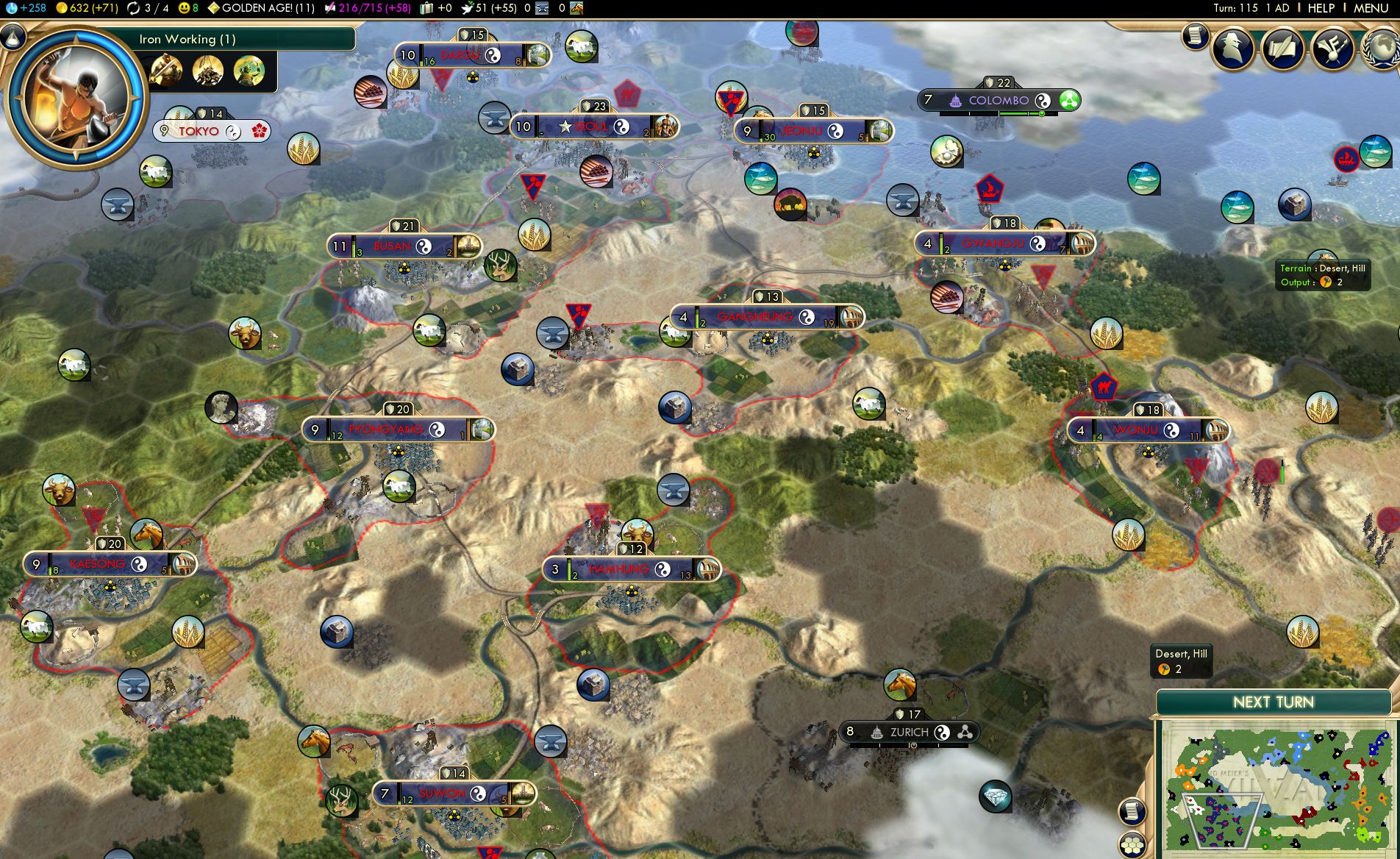1400x859 pixels.
Task: Open the espionage spy overview icon
Action: tap(1233, 49)
